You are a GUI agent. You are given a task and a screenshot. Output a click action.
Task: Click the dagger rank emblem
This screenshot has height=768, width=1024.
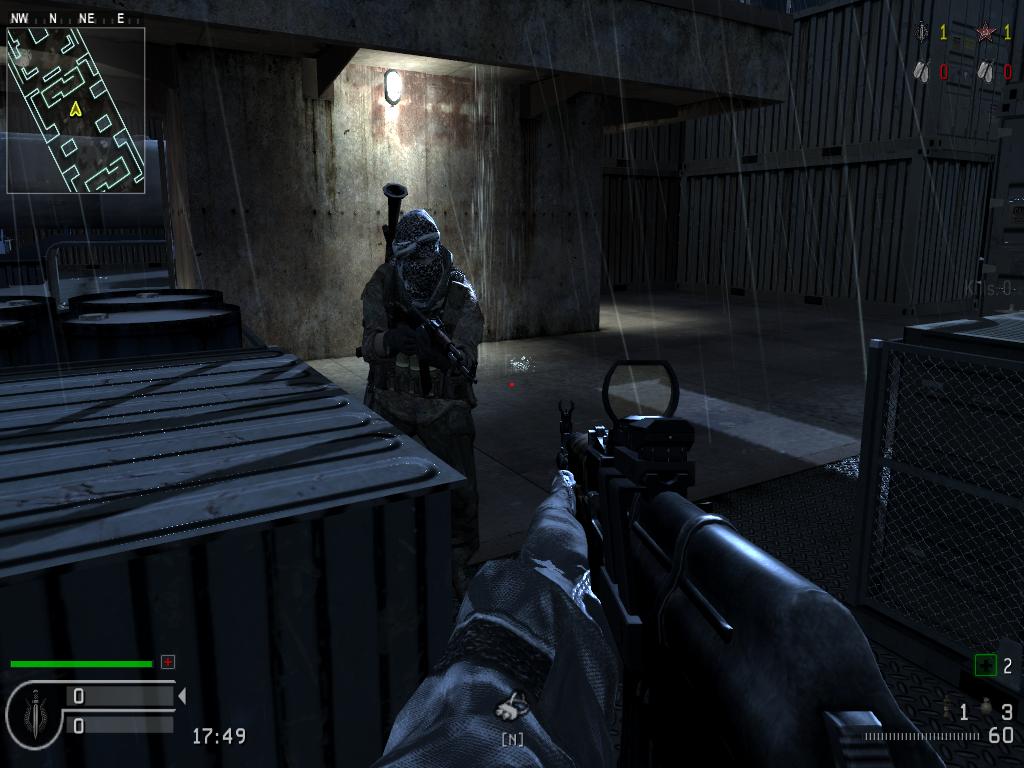point(36,710)
